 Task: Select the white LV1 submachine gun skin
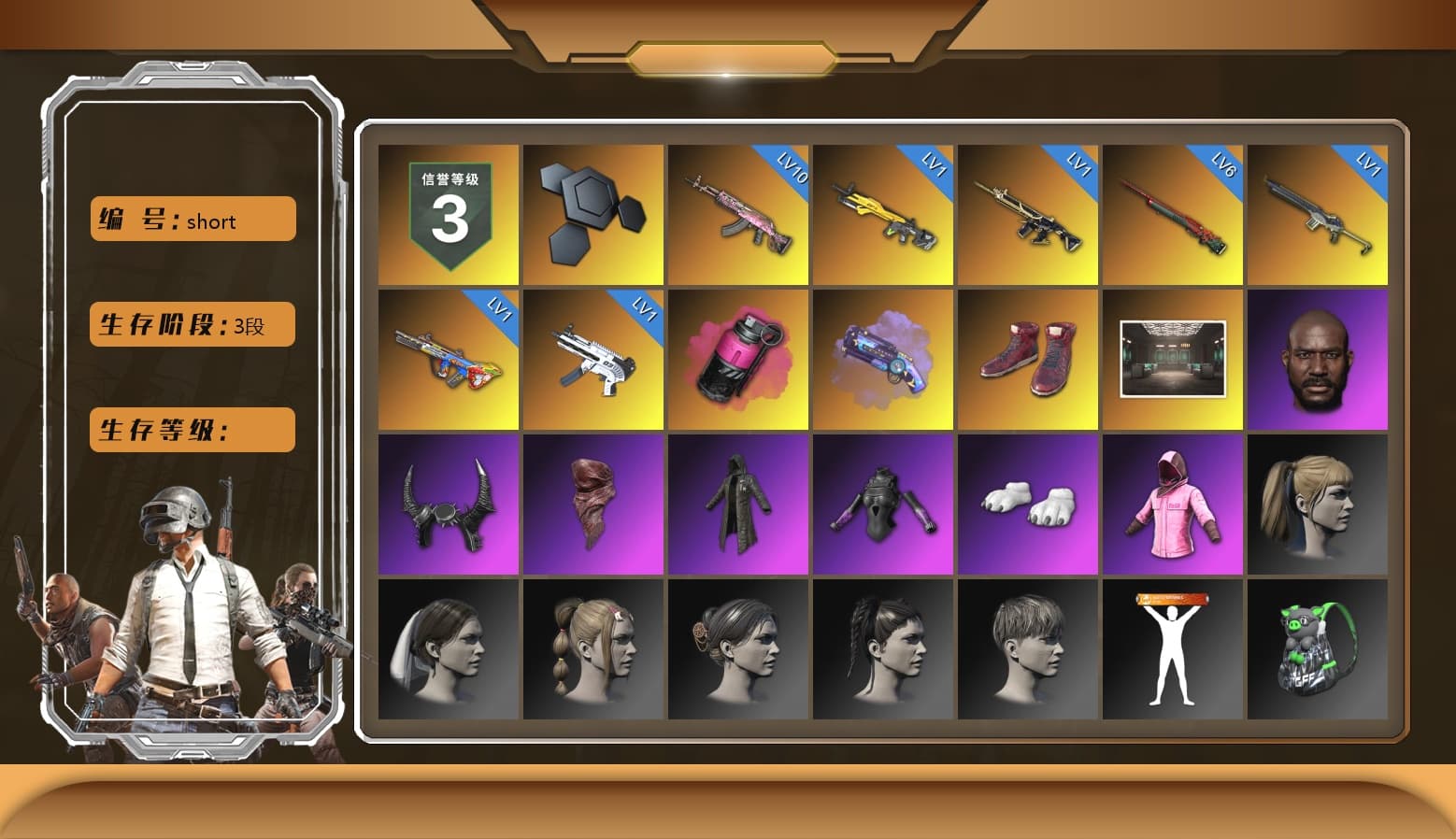pos(592,360)
